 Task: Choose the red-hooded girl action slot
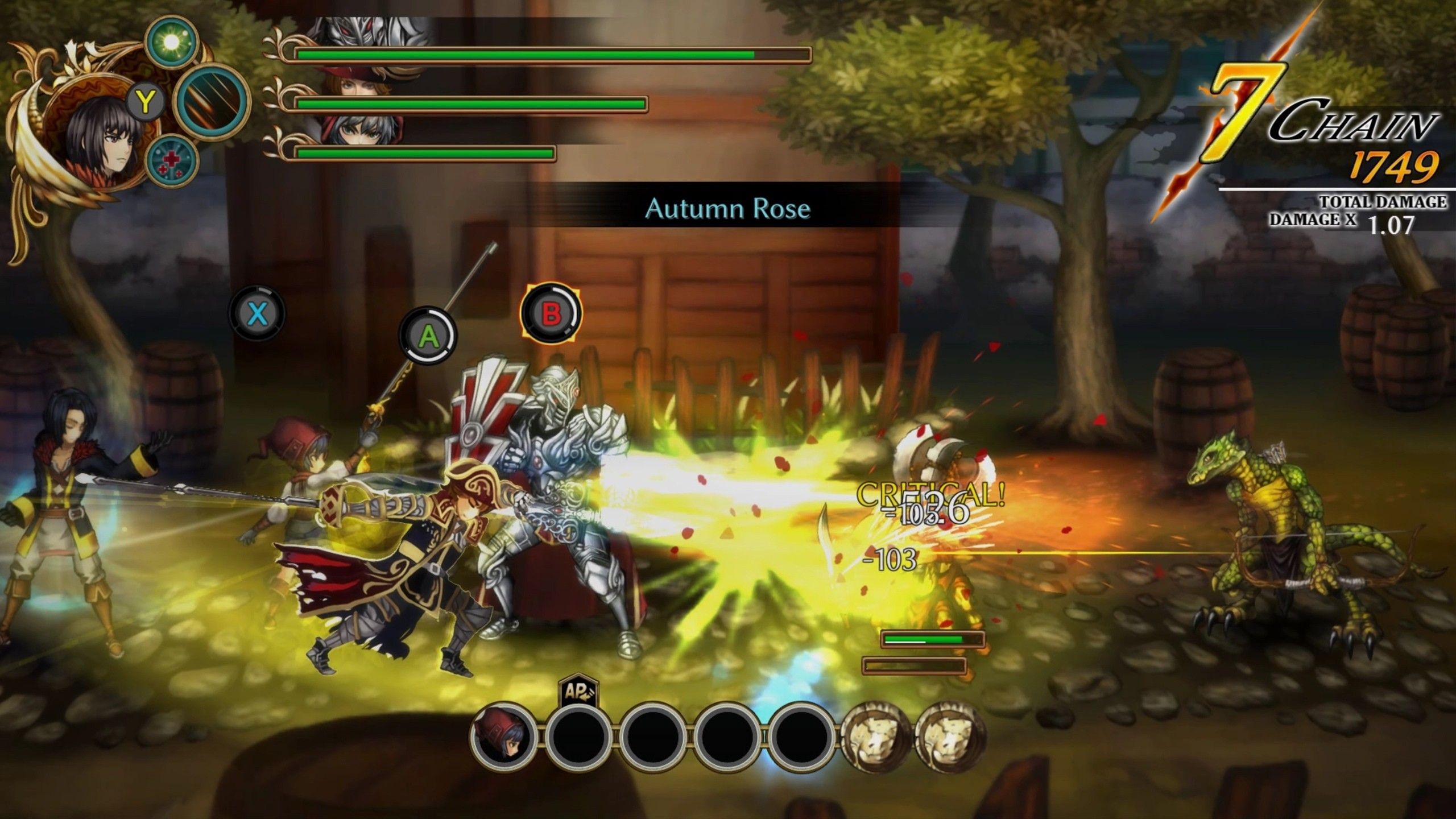pyautogui.click(x=504, y=737)
